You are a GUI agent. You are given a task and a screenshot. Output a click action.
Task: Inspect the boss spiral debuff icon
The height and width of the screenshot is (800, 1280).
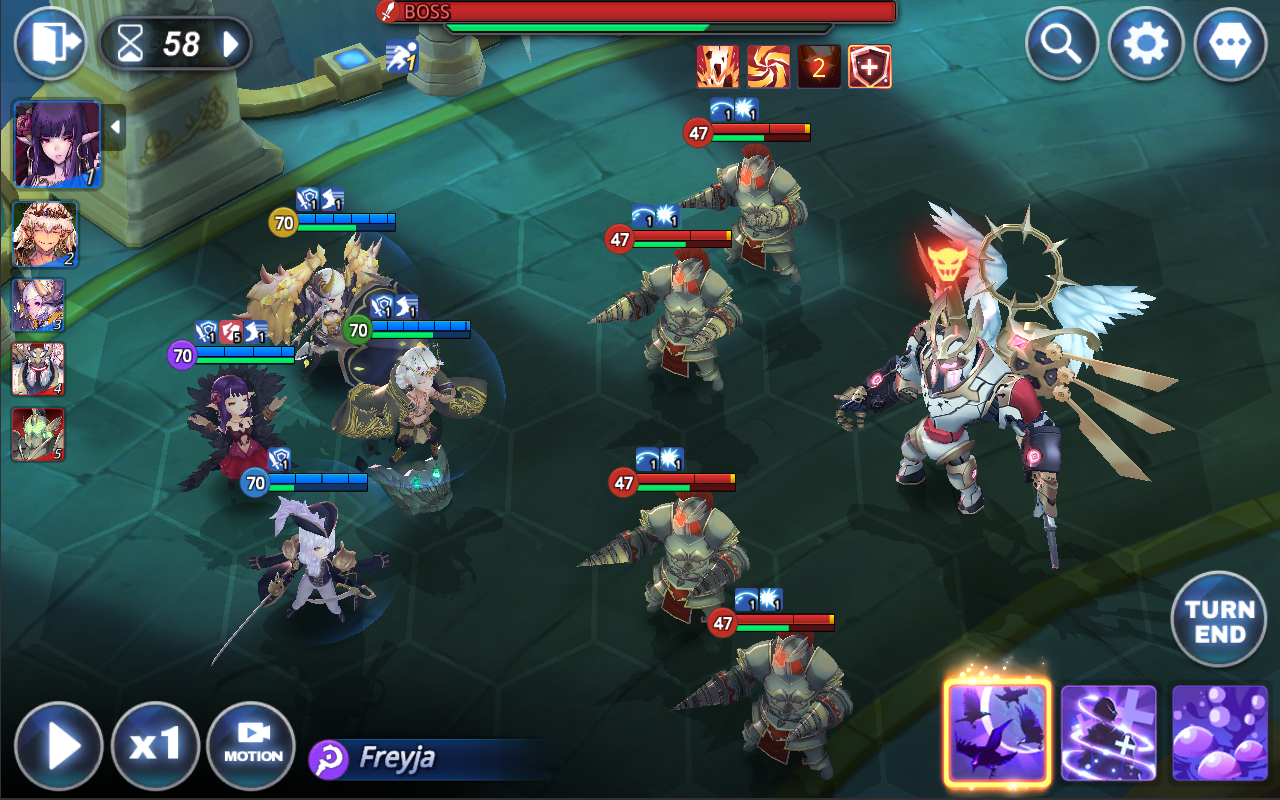coord(768,67)
